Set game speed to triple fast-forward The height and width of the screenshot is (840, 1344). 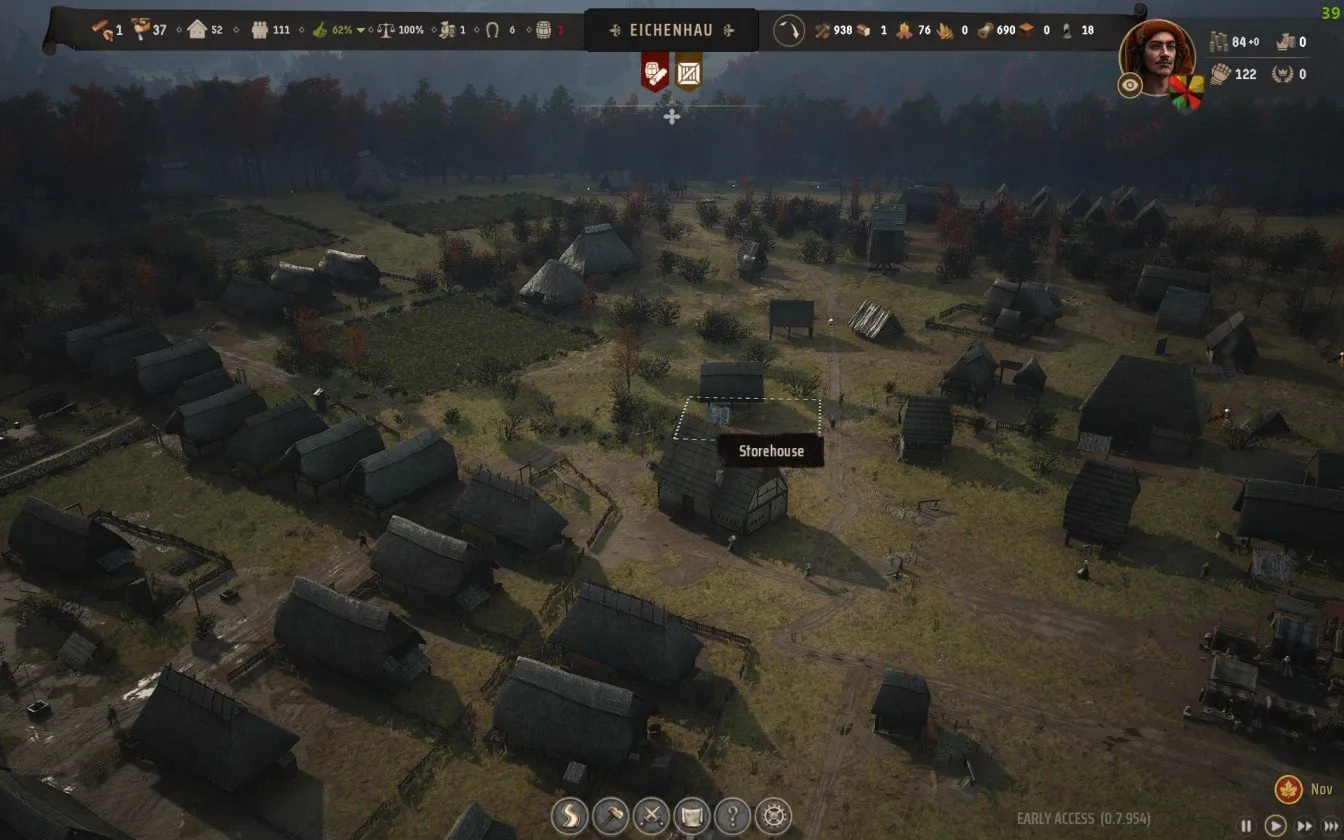(1330, 826)
